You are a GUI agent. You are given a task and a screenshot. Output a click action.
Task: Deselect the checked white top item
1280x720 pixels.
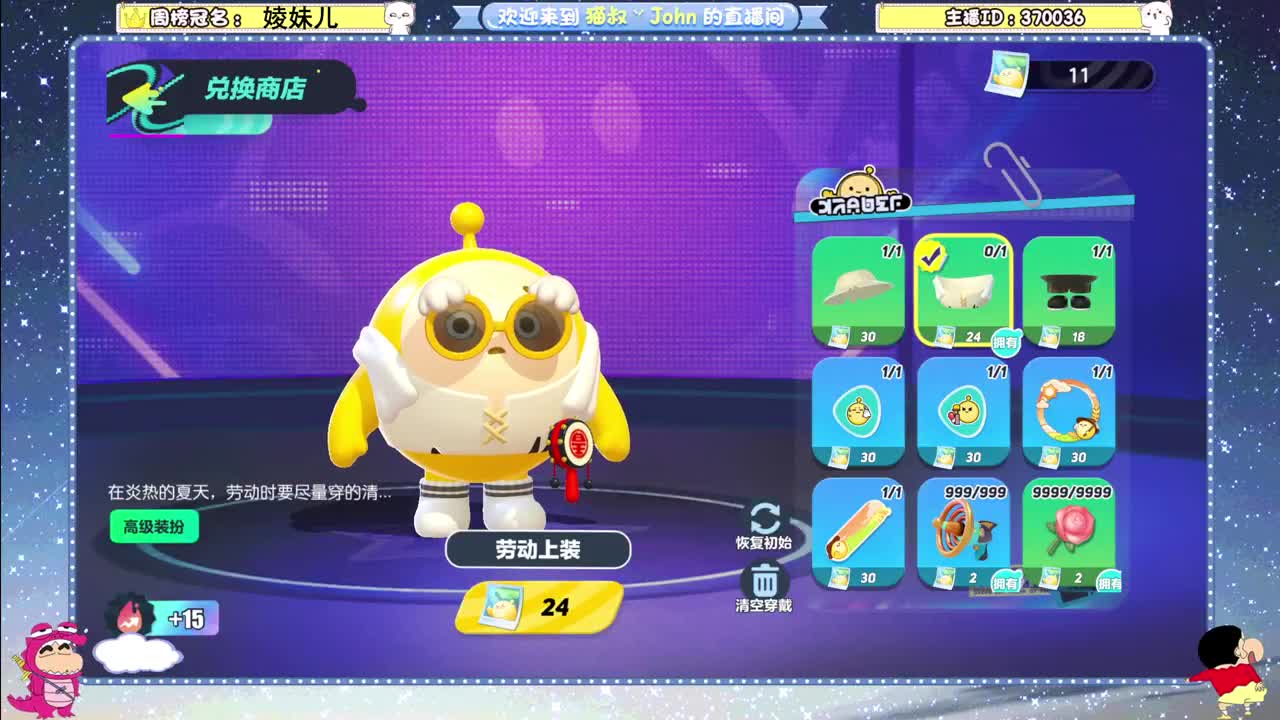click(x=961, y=290)
